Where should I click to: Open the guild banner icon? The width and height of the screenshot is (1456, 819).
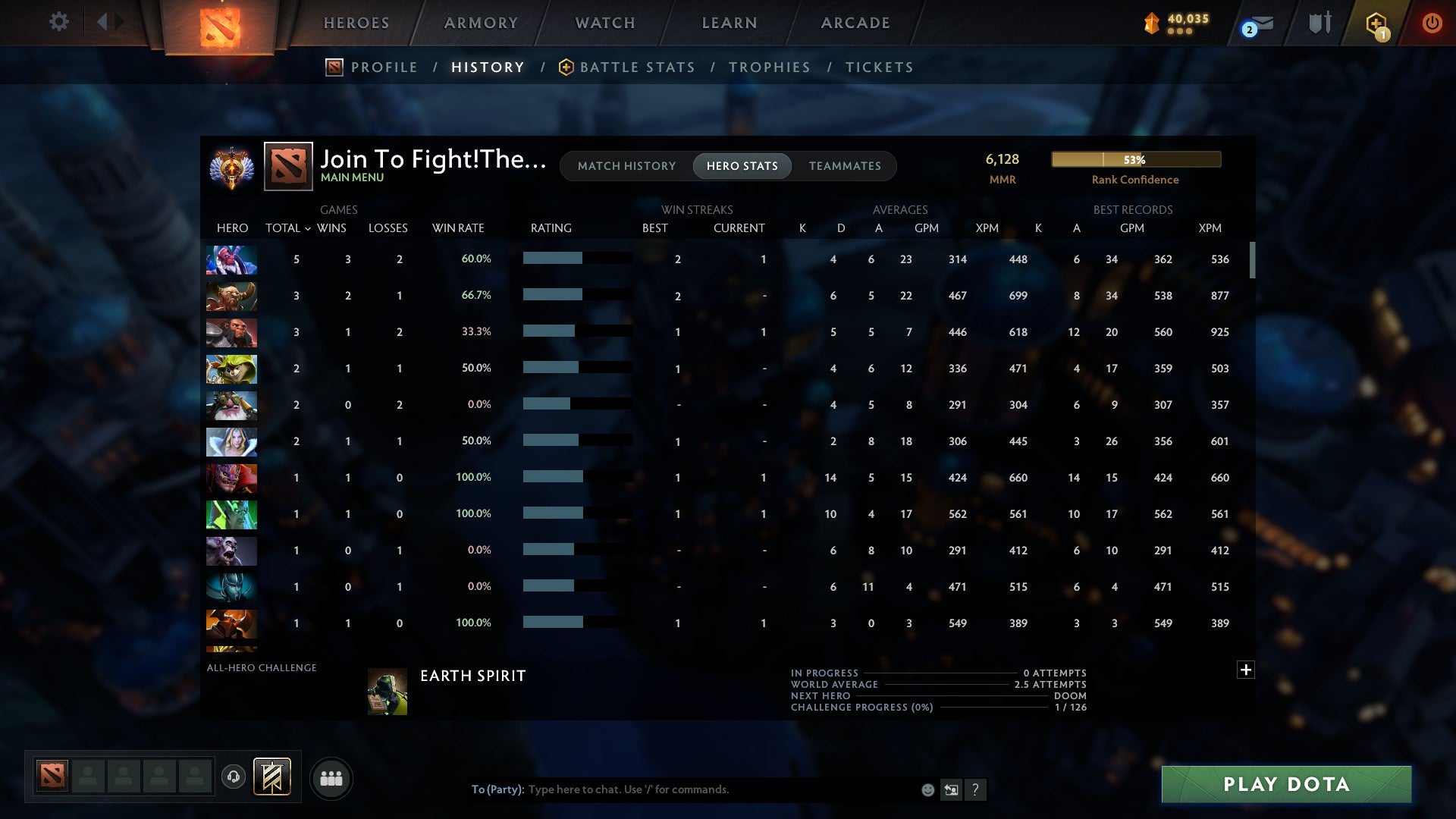tap(271, 778)
